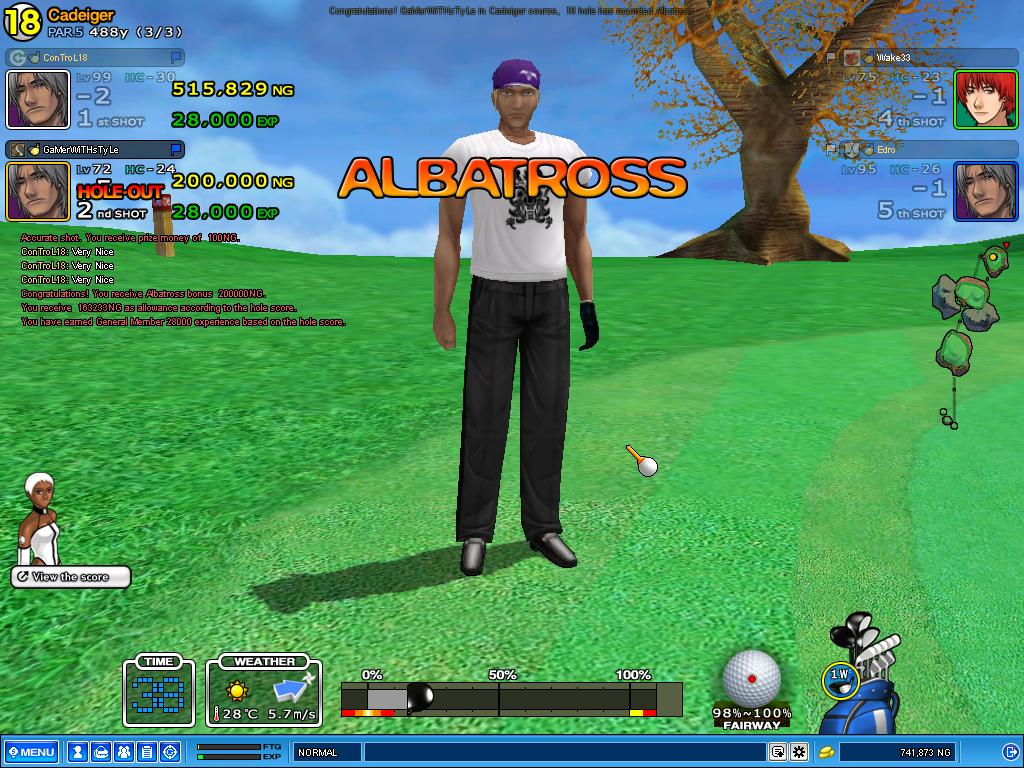Click View the score button
The height and width of the screenshot is (768, 1024).
pyautogui.click(x=71, y=577)
